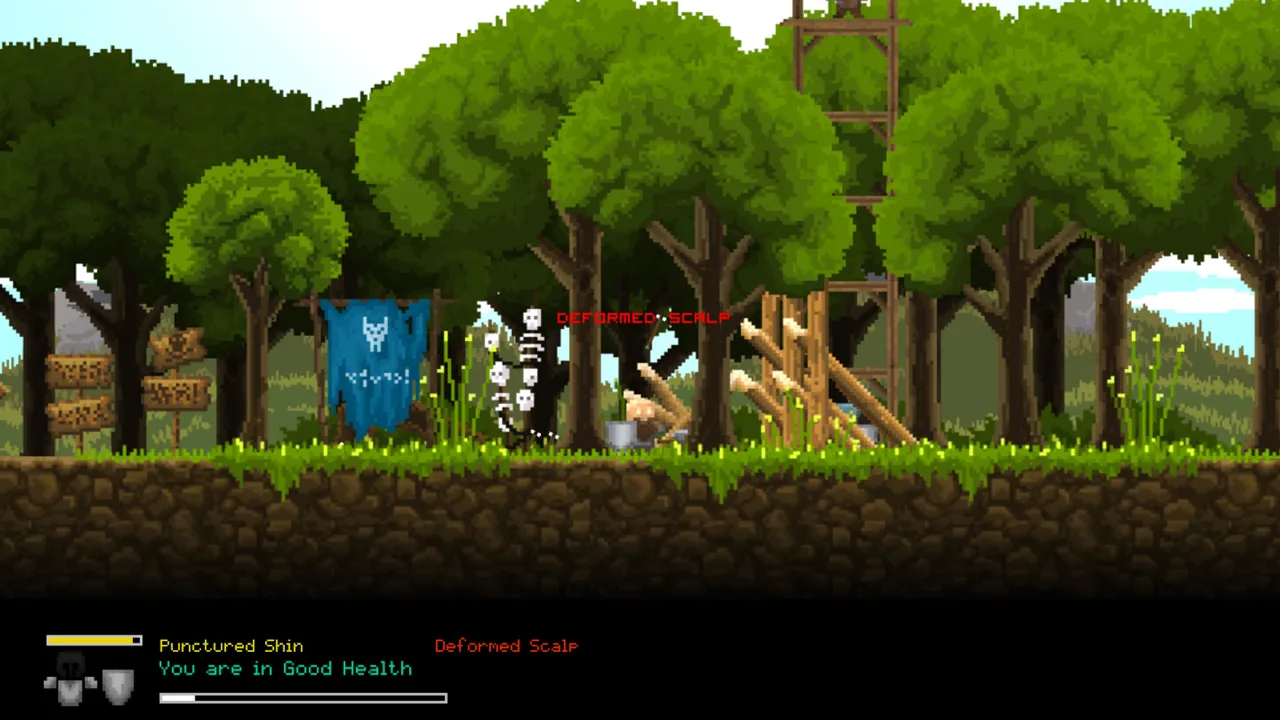
Task: Click the right-pointing wooden sign arrow
Action: point(175,390)
